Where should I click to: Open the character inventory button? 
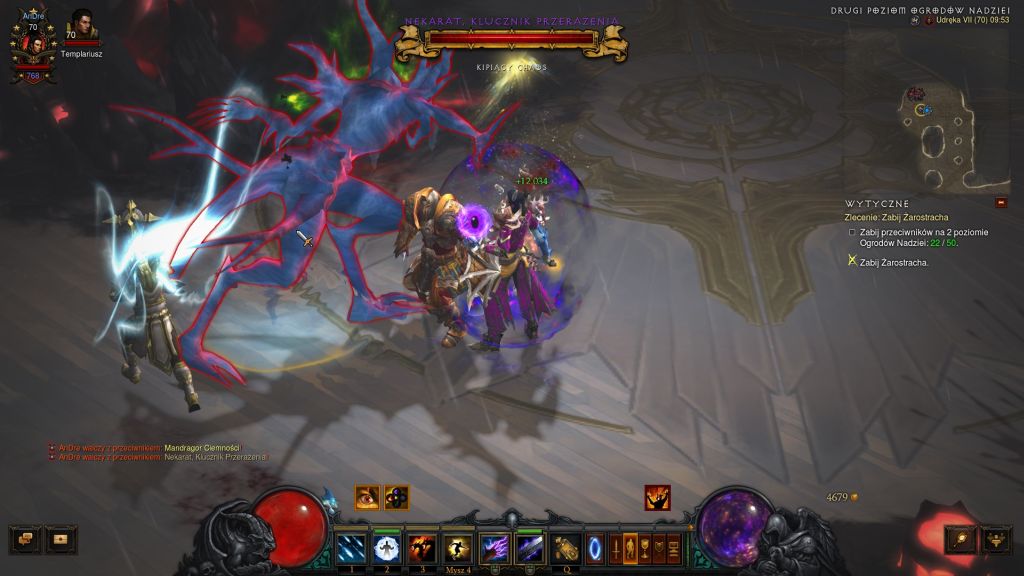[x=630, y=548]
